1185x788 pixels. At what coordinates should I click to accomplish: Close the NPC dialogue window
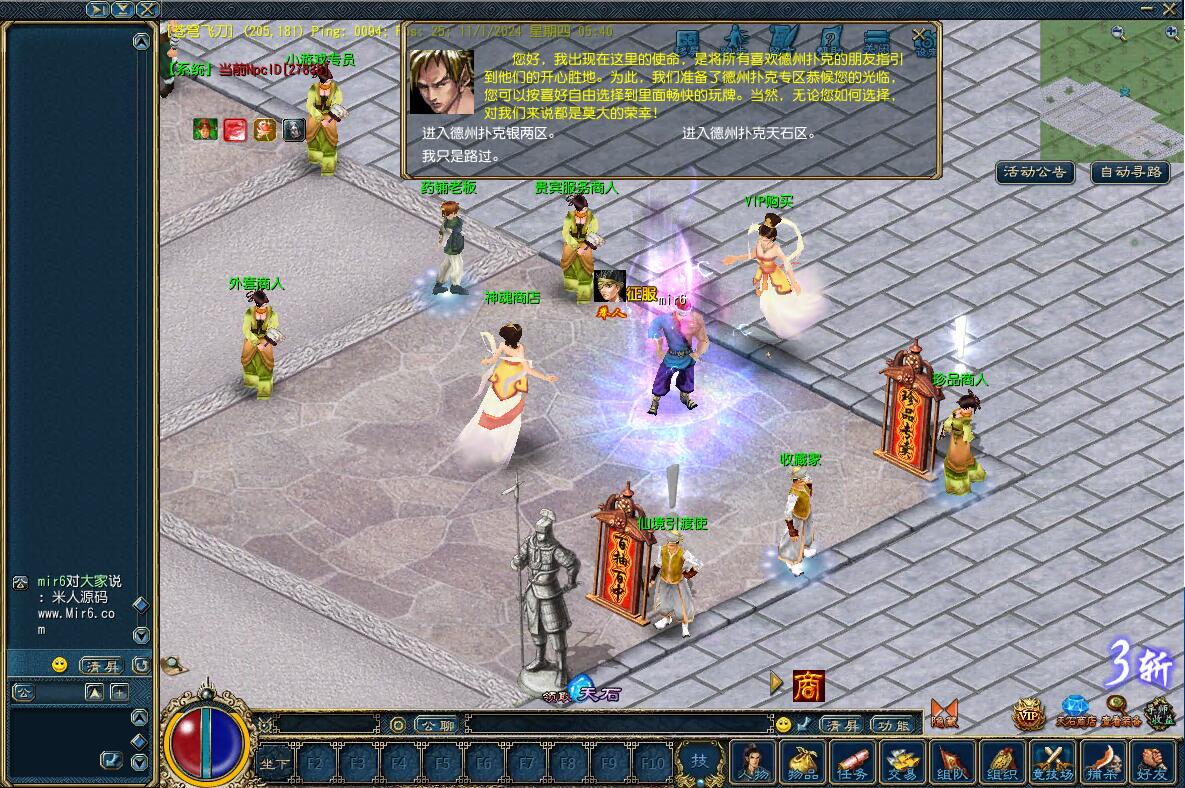pyautogui.click(x=919, y=35)
